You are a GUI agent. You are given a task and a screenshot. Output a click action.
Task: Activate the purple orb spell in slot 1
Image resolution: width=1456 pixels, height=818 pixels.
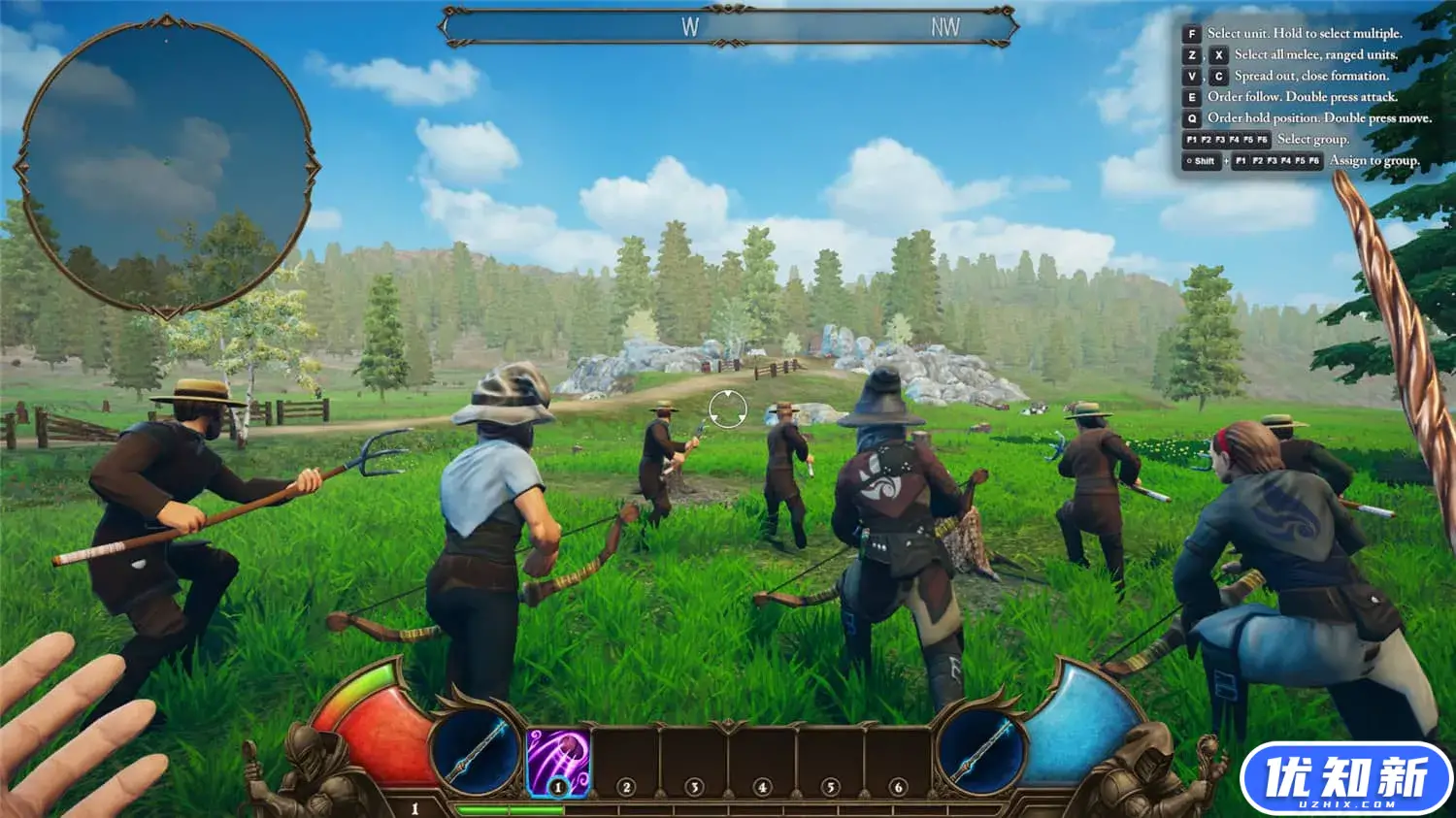[x=558, y=762]
